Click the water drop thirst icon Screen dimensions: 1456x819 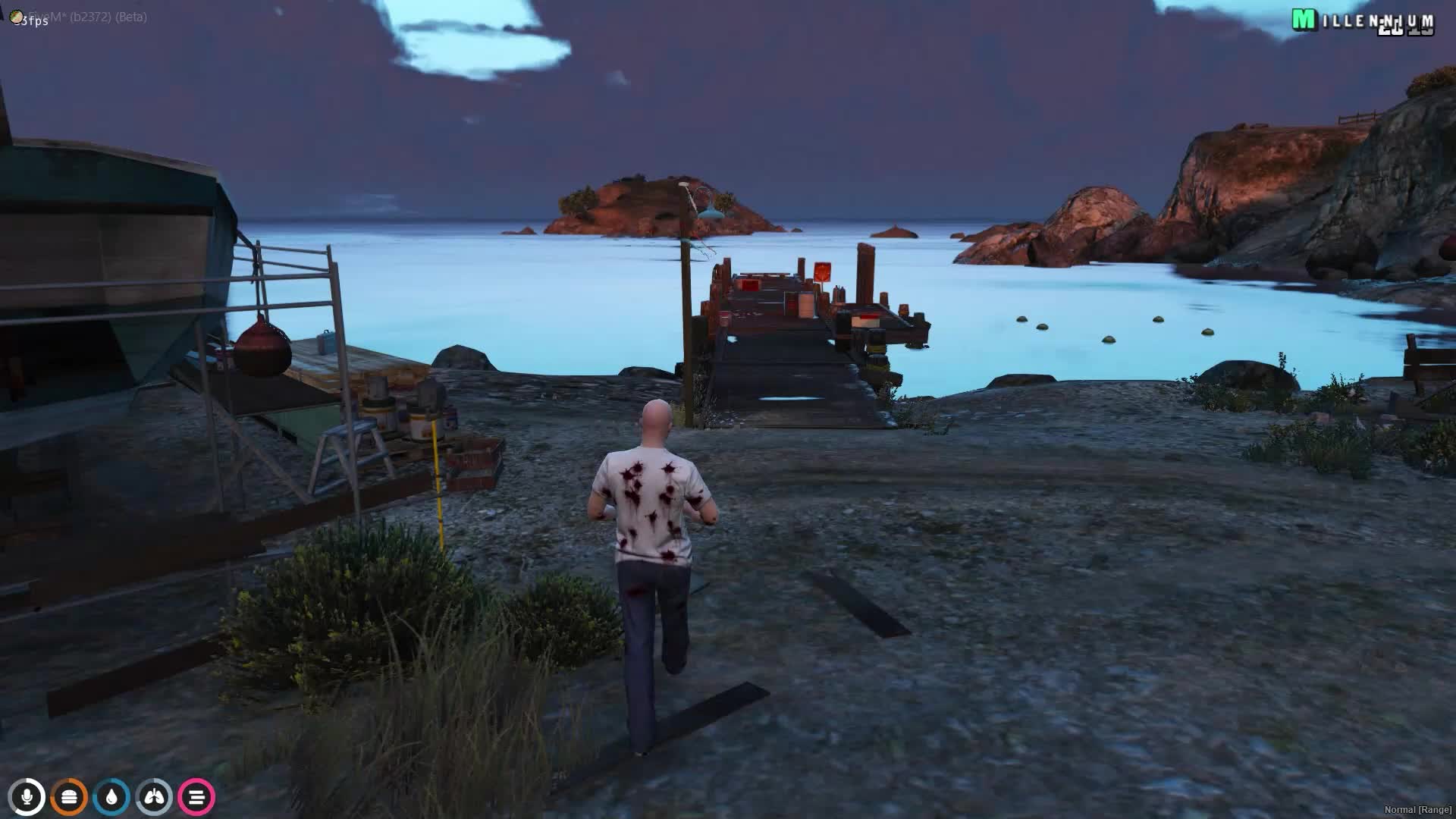(112, 797)
